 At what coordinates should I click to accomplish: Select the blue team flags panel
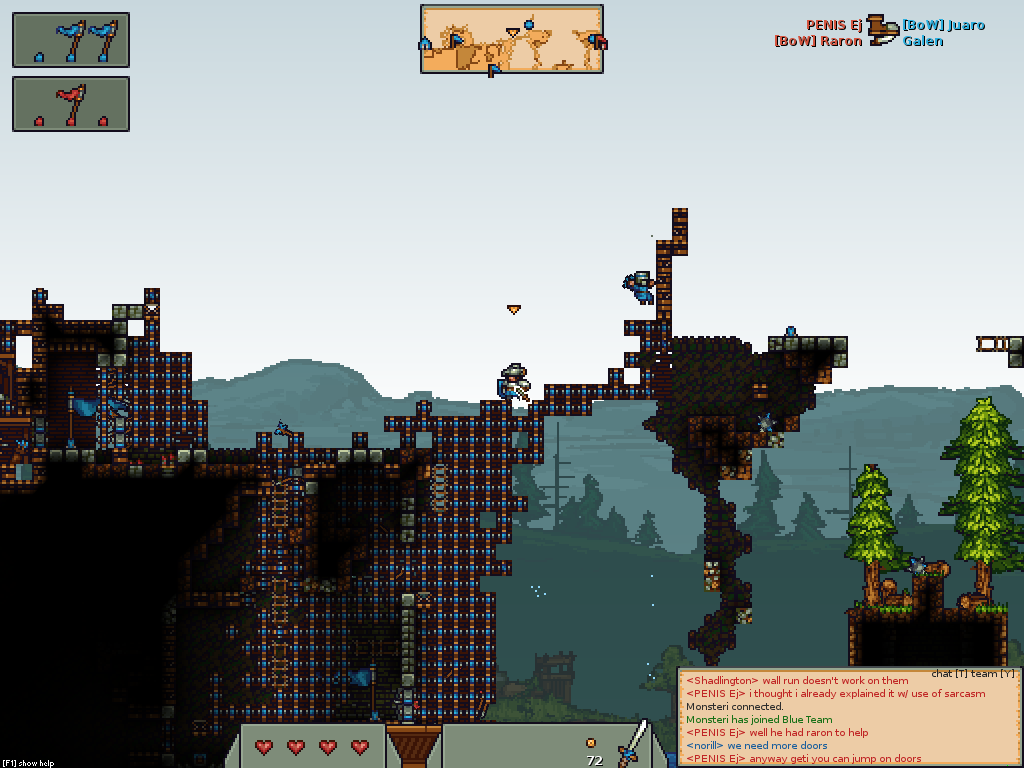71,40
